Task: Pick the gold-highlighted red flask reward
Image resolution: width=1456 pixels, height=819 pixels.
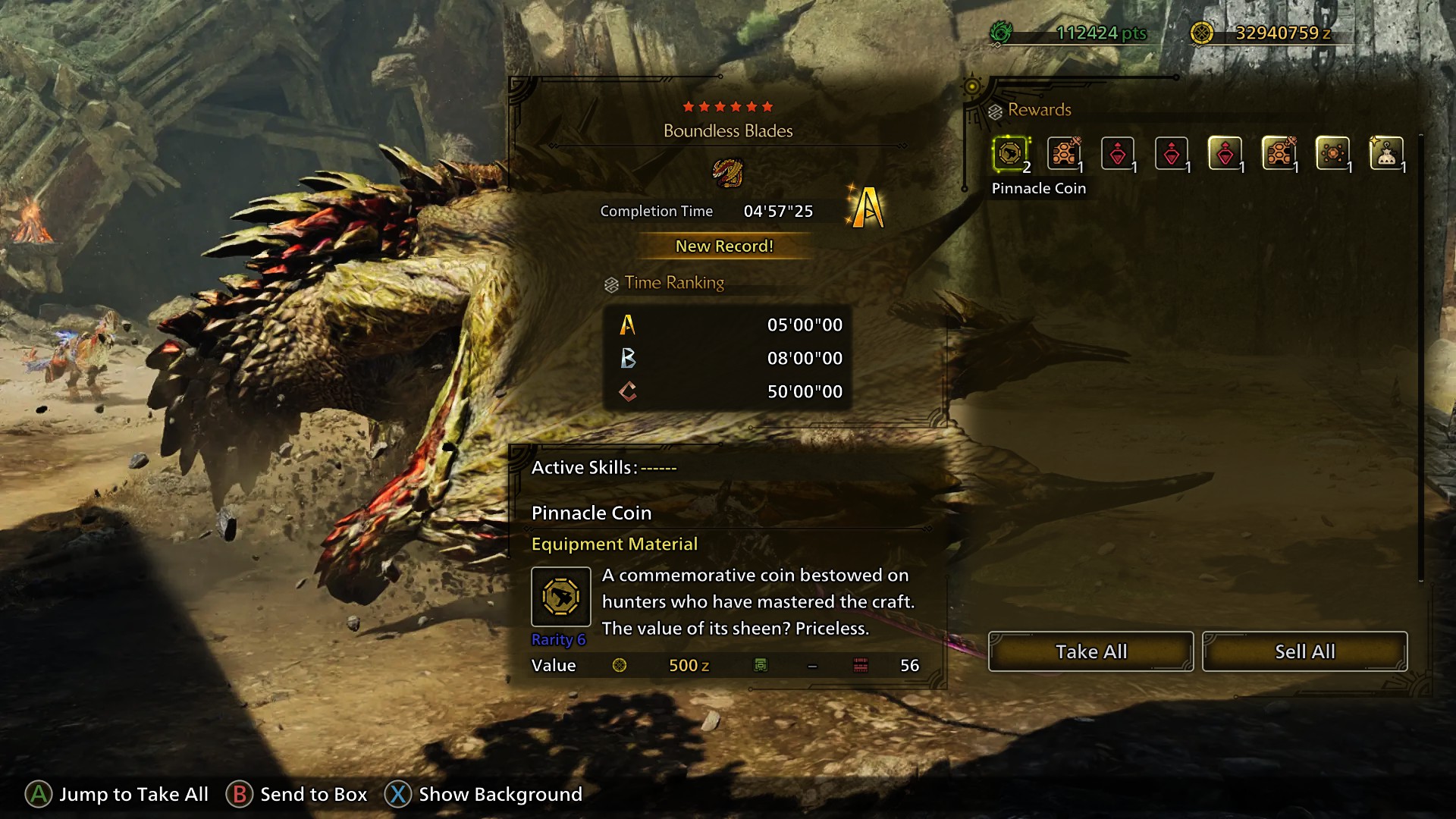Action: [x=1225, y=154]
